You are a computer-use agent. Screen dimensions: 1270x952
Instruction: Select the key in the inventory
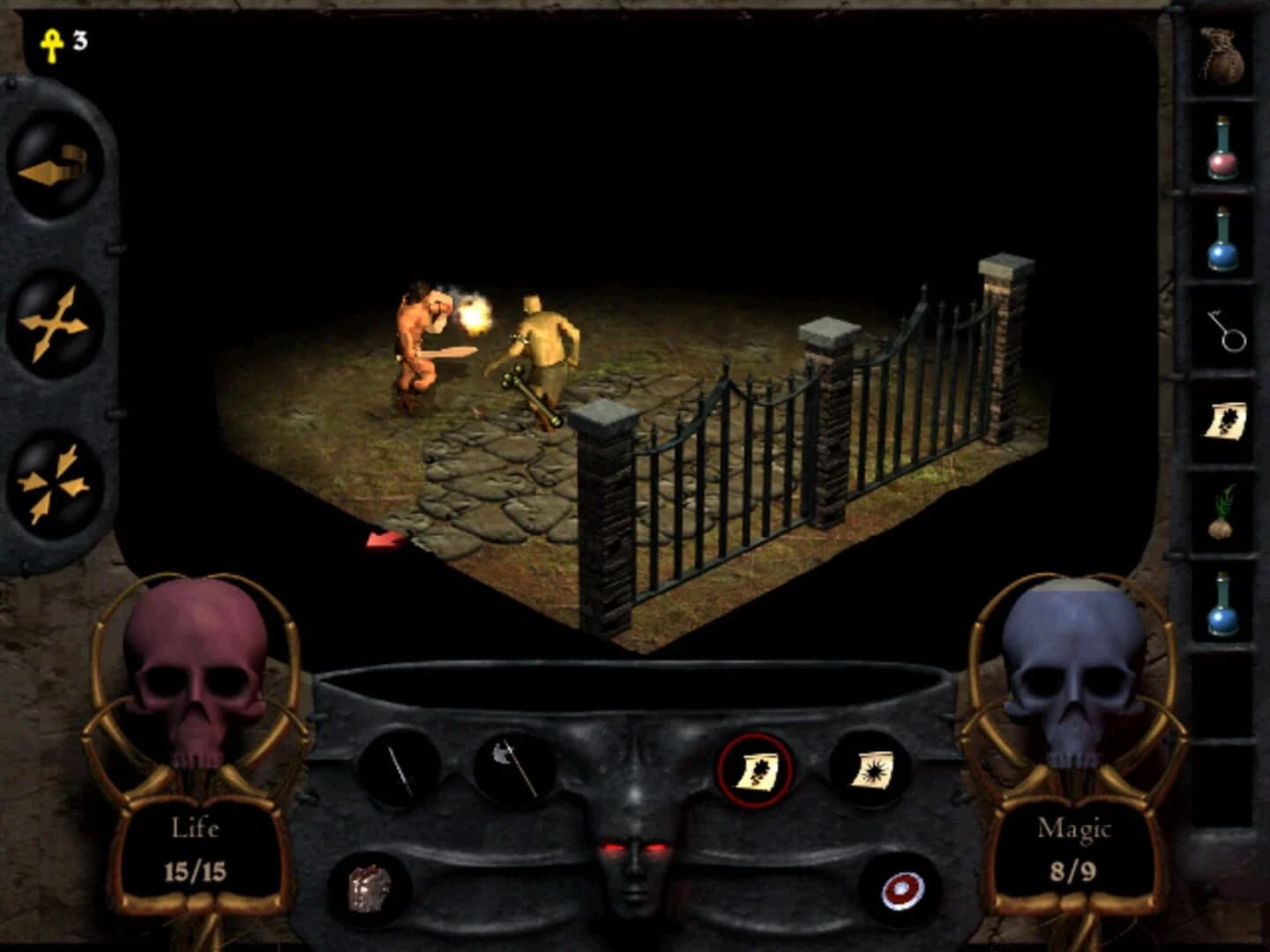1224,331
